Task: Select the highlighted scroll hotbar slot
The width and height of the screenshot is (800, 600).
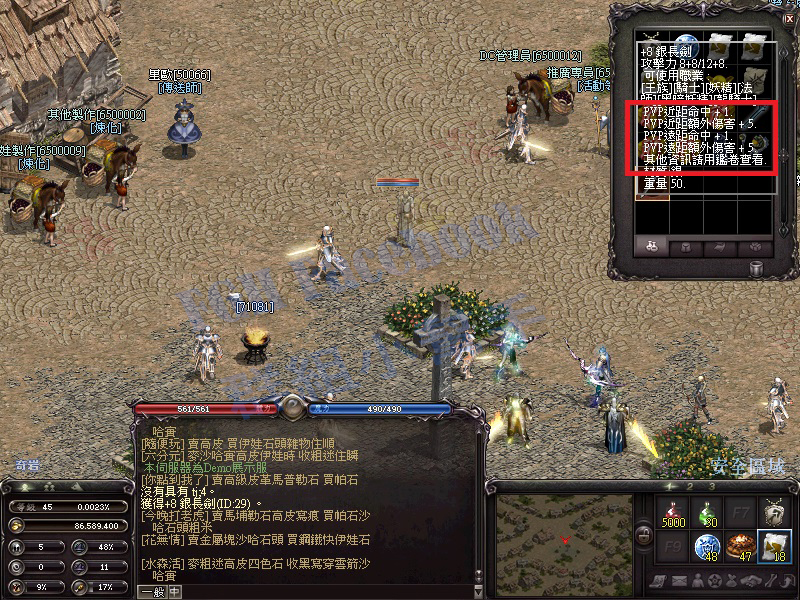Action: point(774,546)
